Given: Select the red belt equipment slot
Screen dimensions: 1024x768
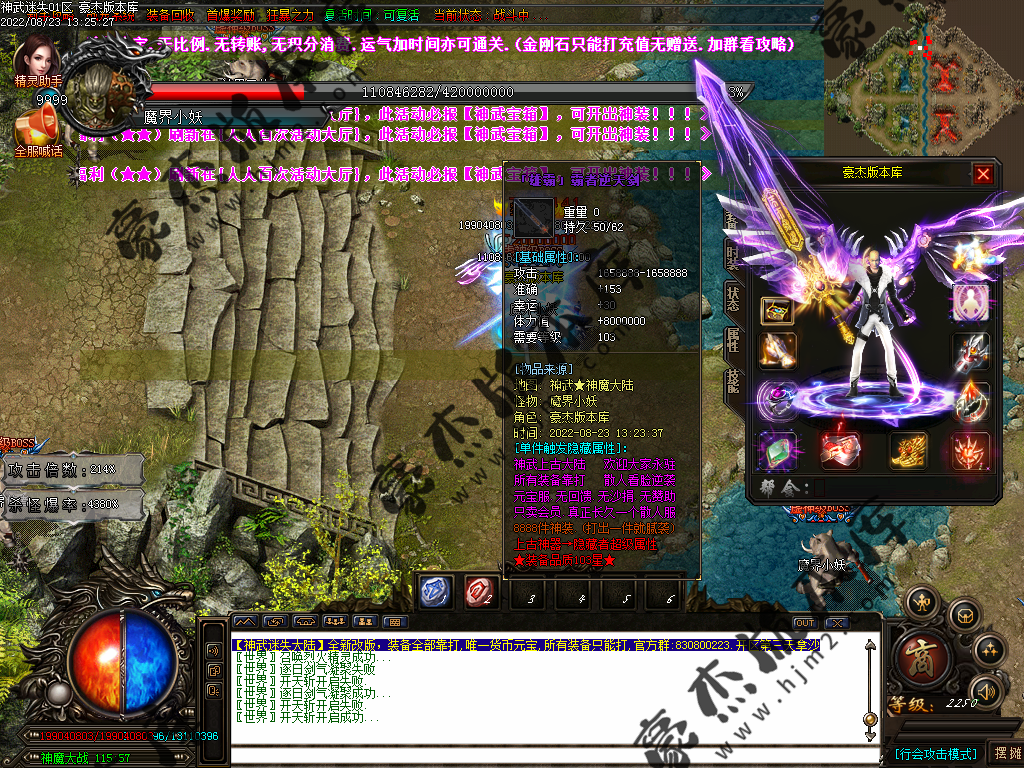Looking at the screenshot, I should coord(840,450).
